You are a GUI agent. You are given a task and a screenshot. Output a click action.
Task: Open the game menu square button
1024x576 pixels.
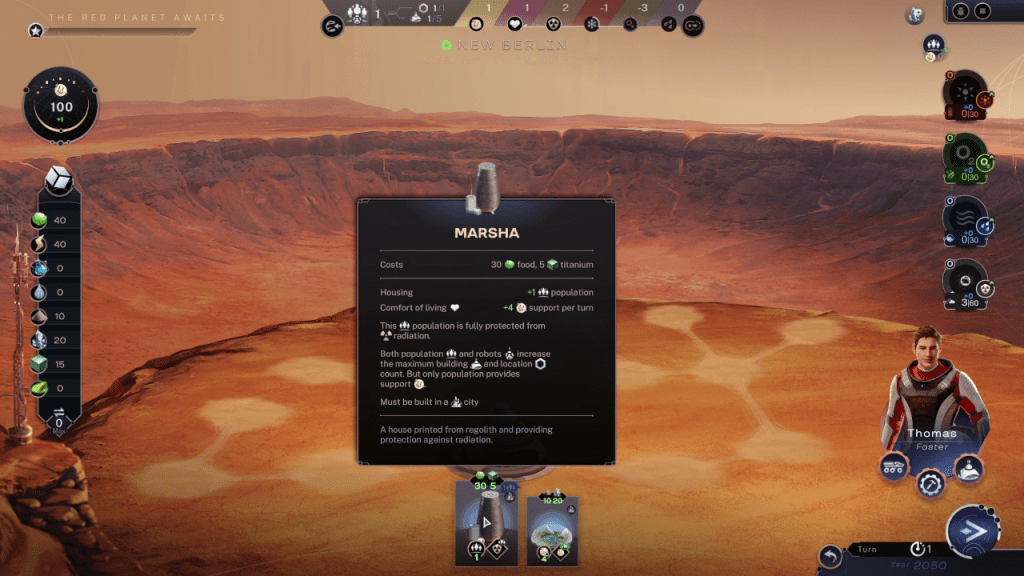click(x=983, y=11)
